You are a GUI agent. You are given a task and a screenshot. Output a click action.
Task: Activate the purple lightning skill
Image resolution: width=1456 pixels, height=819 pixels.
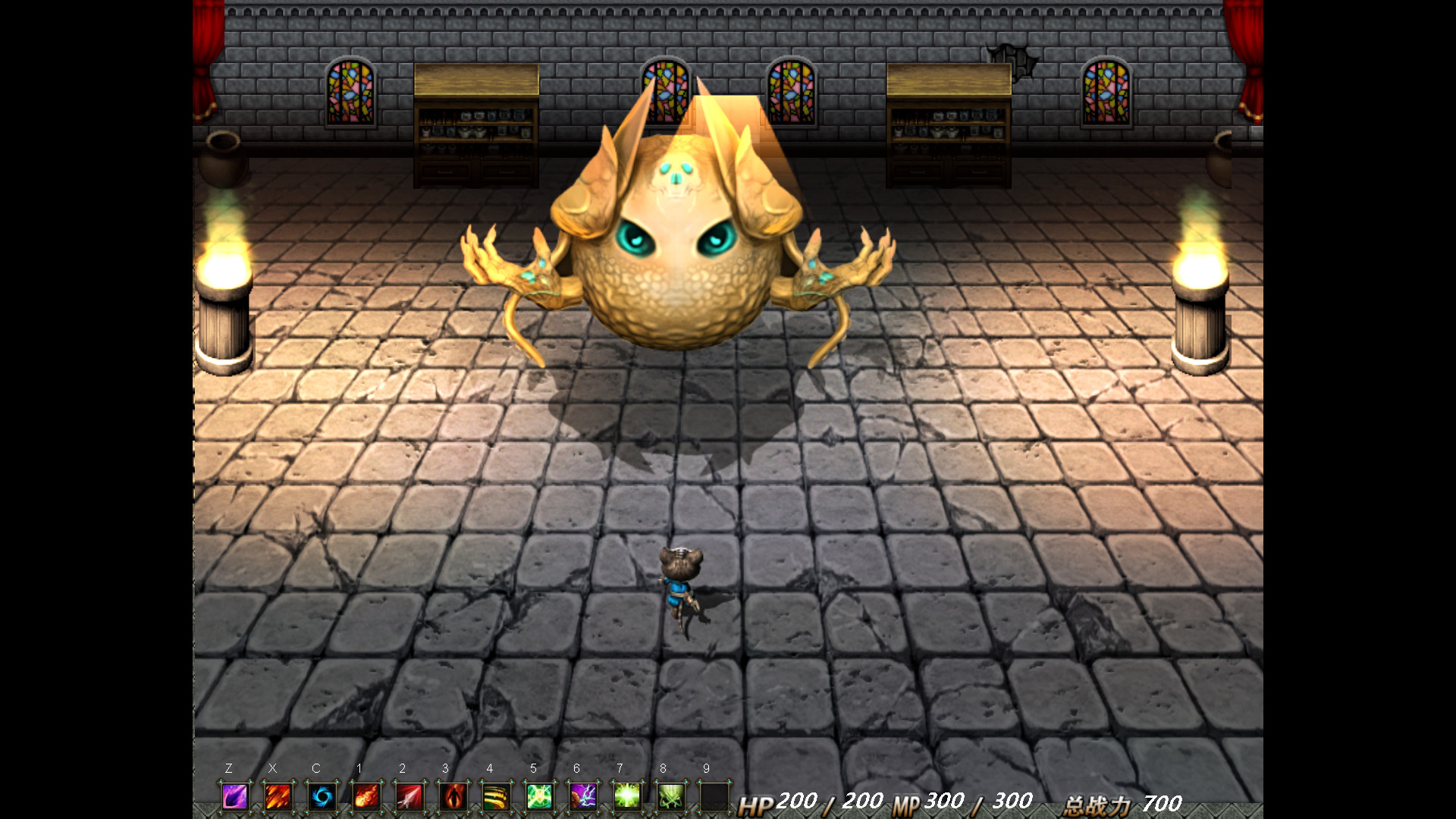pyautogui.click(x=584, y=796)
